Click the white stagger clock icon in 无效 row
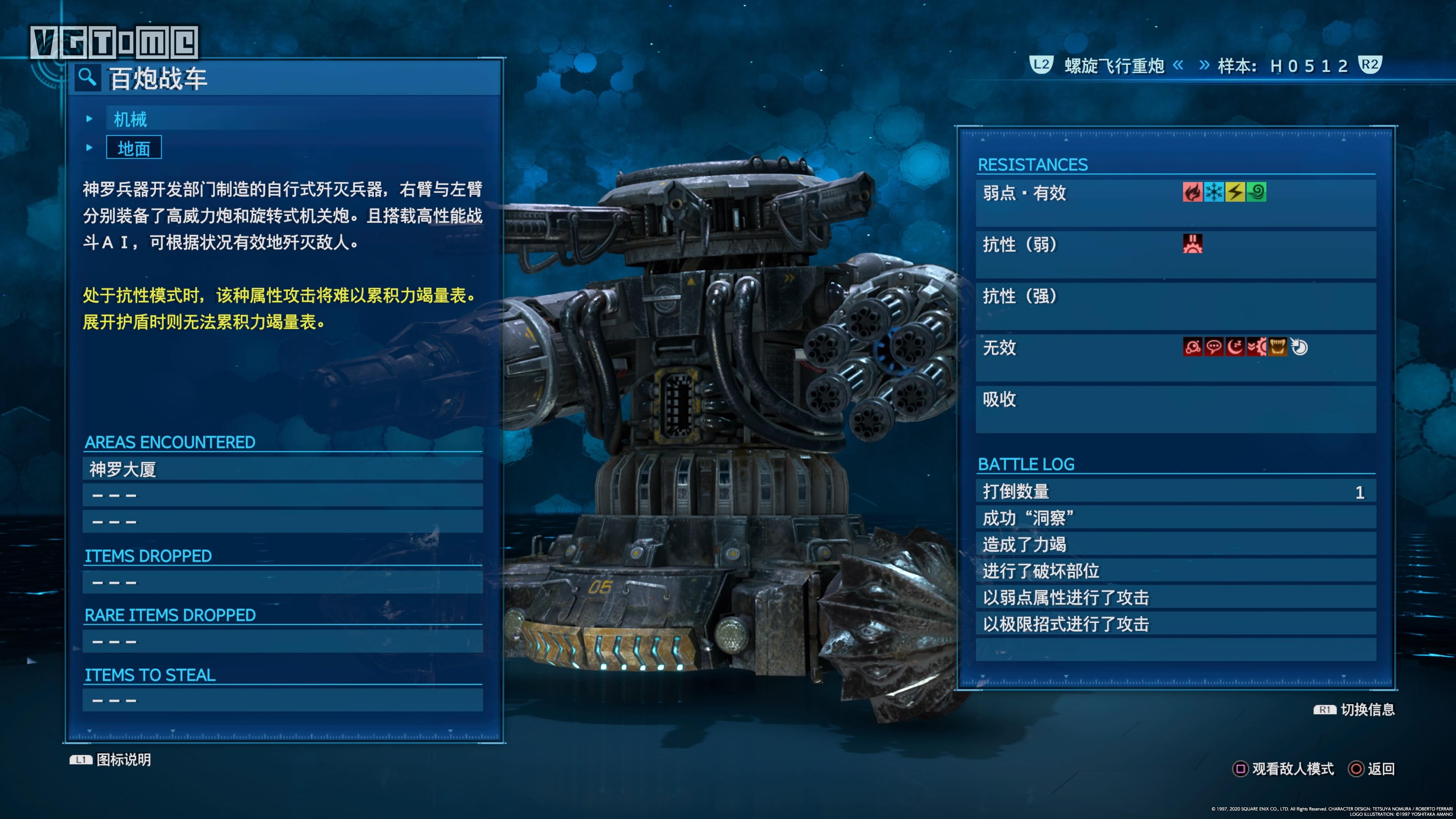The width and height of the screenshot is (1456, 819). (1299, 347)
